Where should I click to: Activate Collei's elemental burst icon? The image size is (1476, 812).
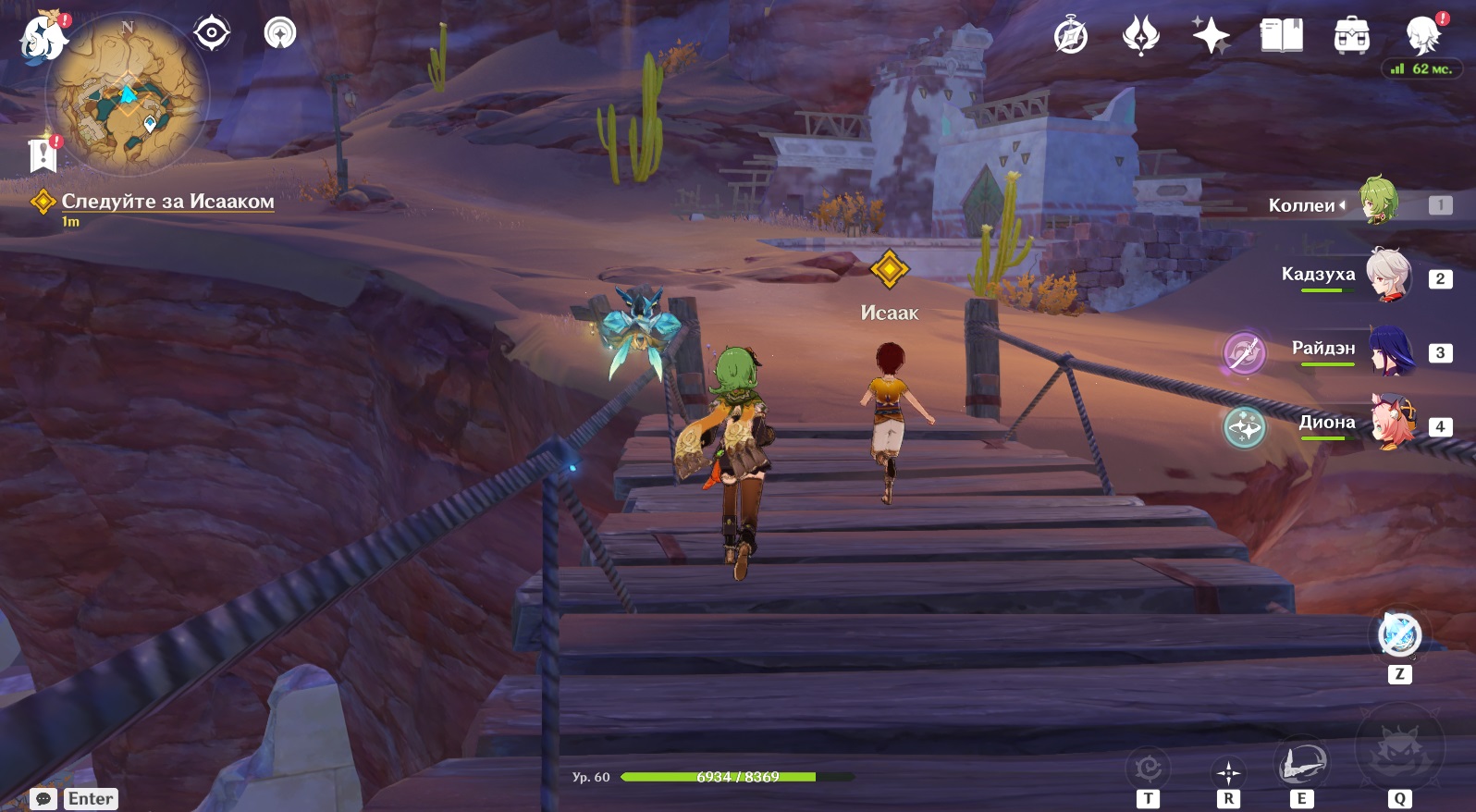click(x=1398, y=751)
